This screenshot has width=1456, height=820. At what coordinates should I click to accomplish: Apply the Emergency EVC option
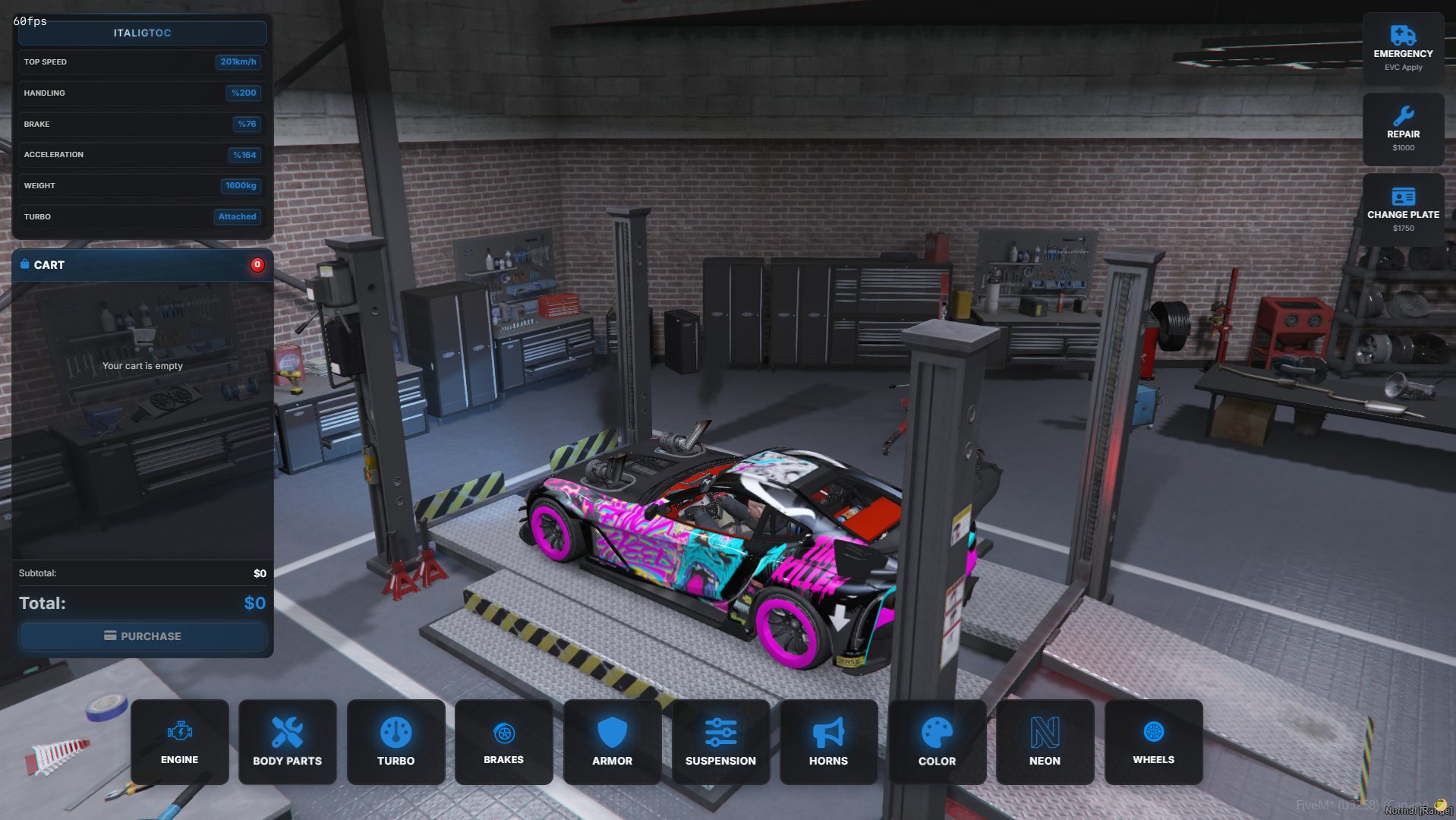coord(1403,49)
